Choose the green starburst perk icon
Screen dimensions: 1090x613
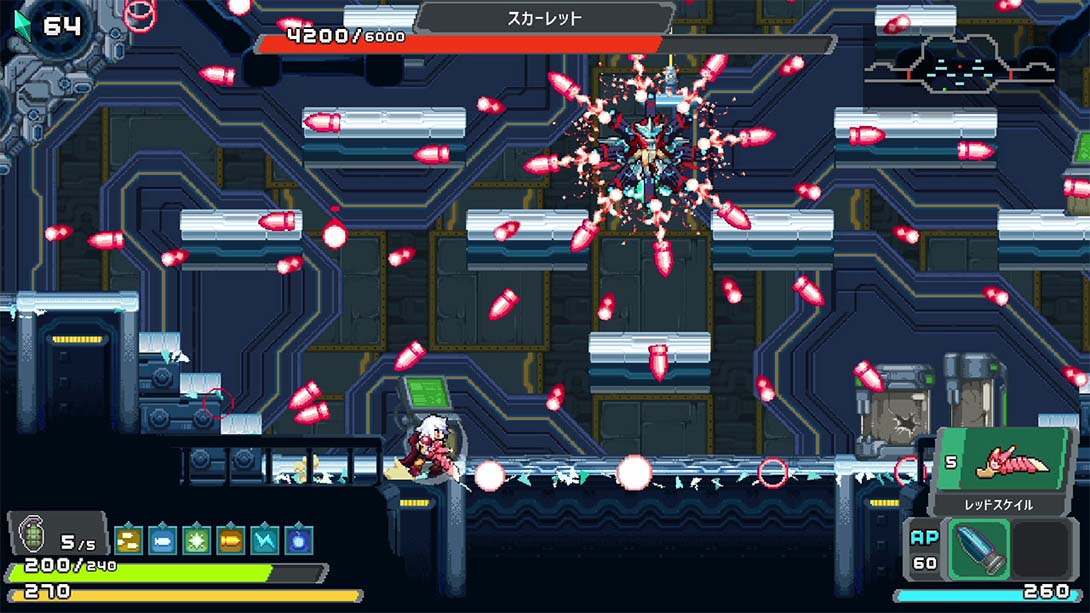point(196,540)
